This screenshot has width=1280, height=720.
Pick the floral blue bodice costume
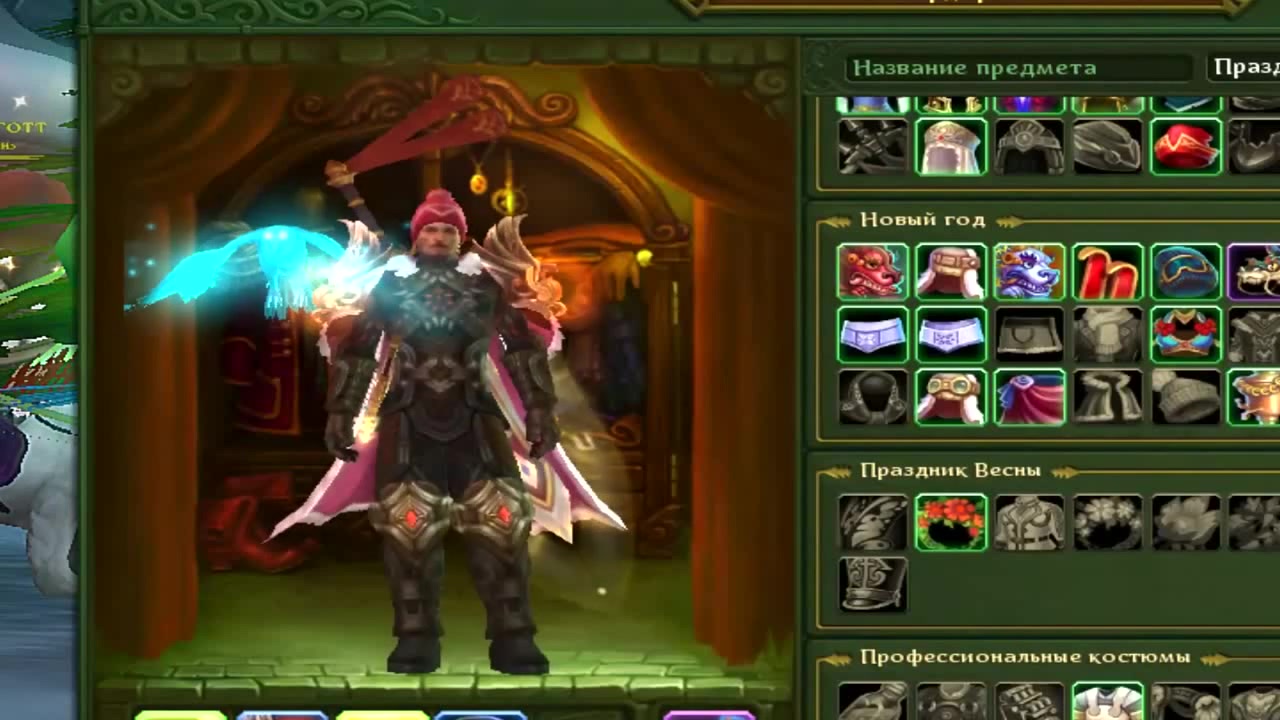tap(1185, 334)
